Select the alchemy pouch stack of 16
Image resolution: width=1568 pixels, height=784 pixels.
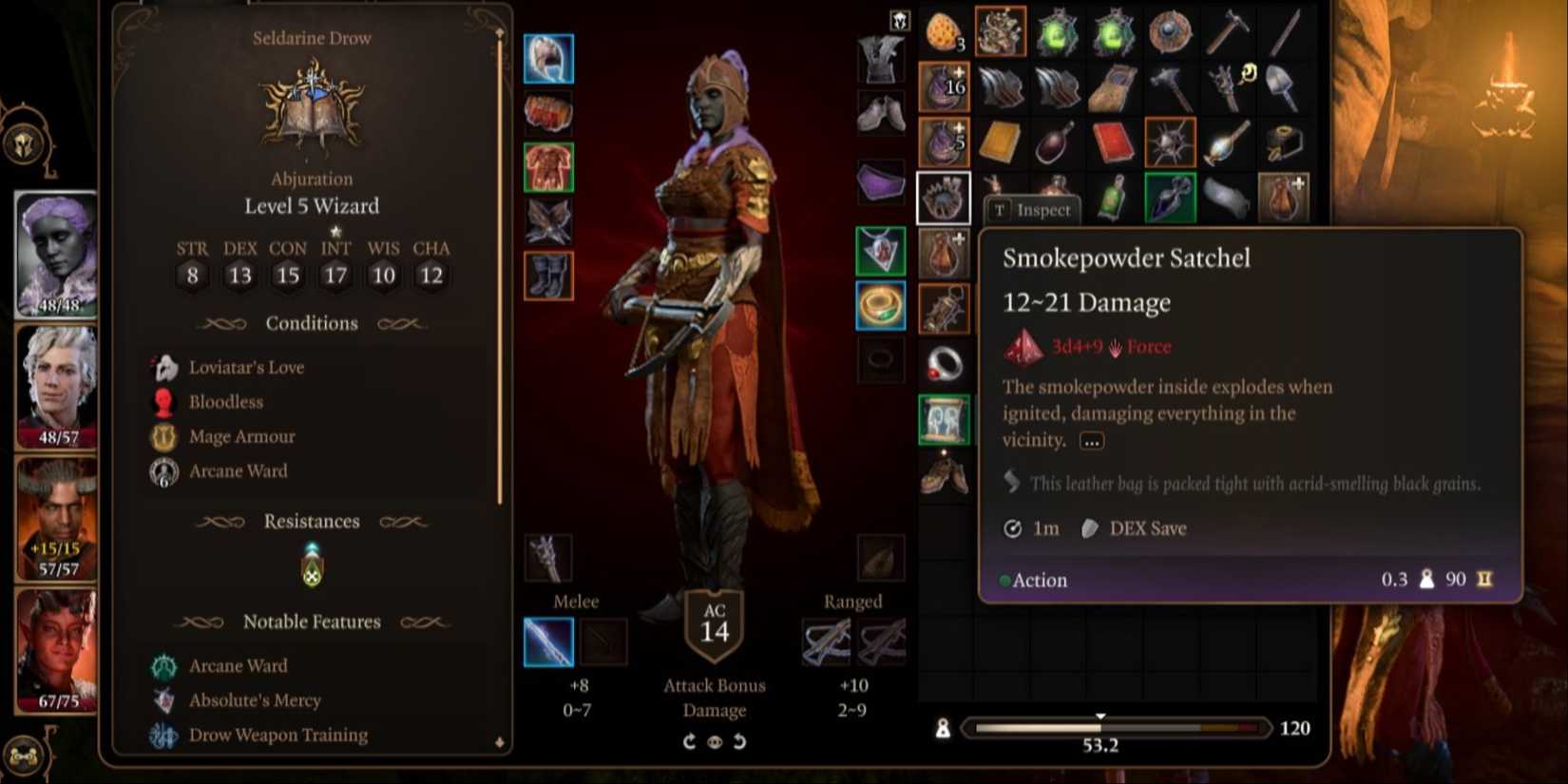point(942,86)
